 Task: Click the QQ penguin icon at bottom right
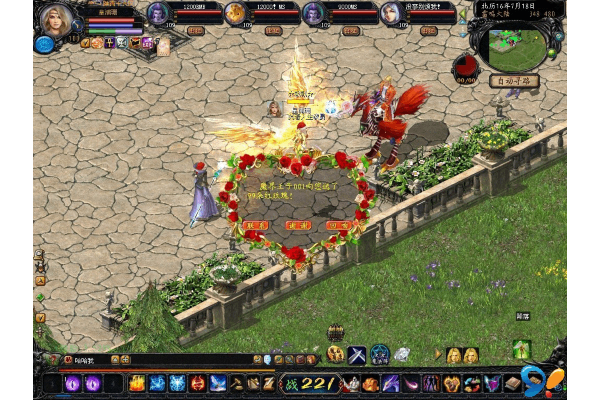coord(538,382)
